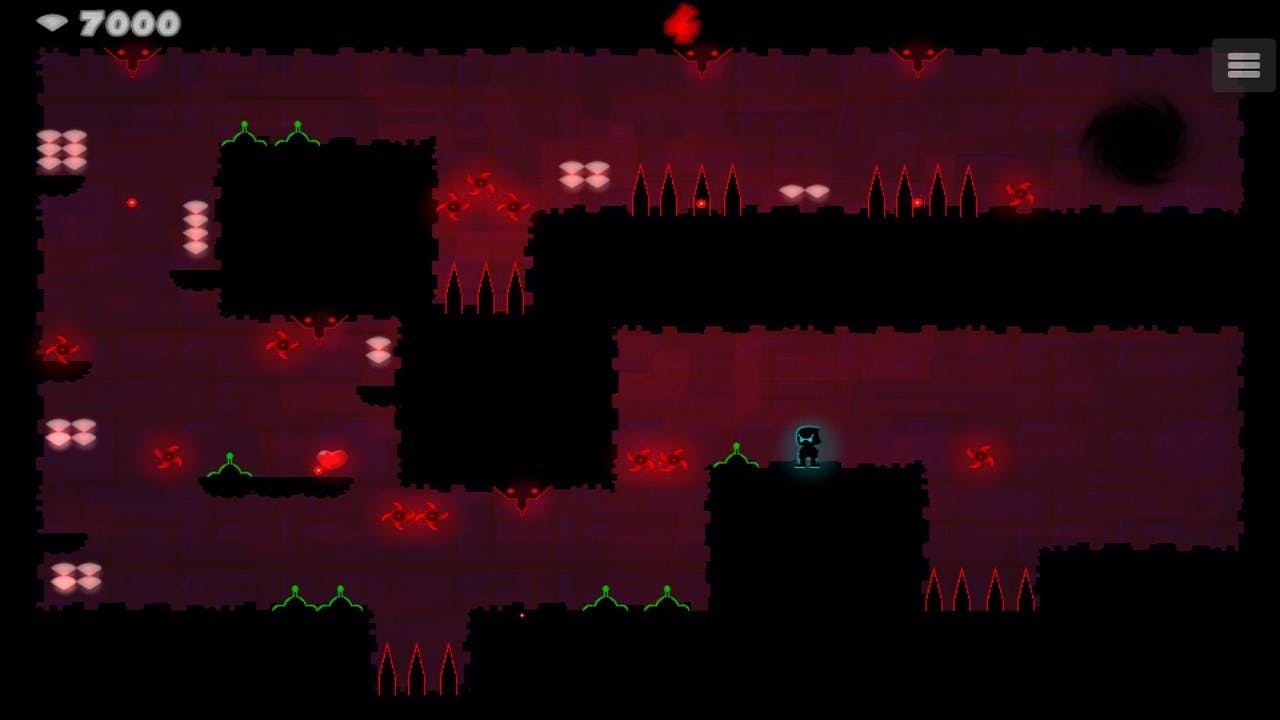Toggle the green plant on the bottom-center ledge
This screenshot has width=1280, height=720.
click(x=608, y=600)
